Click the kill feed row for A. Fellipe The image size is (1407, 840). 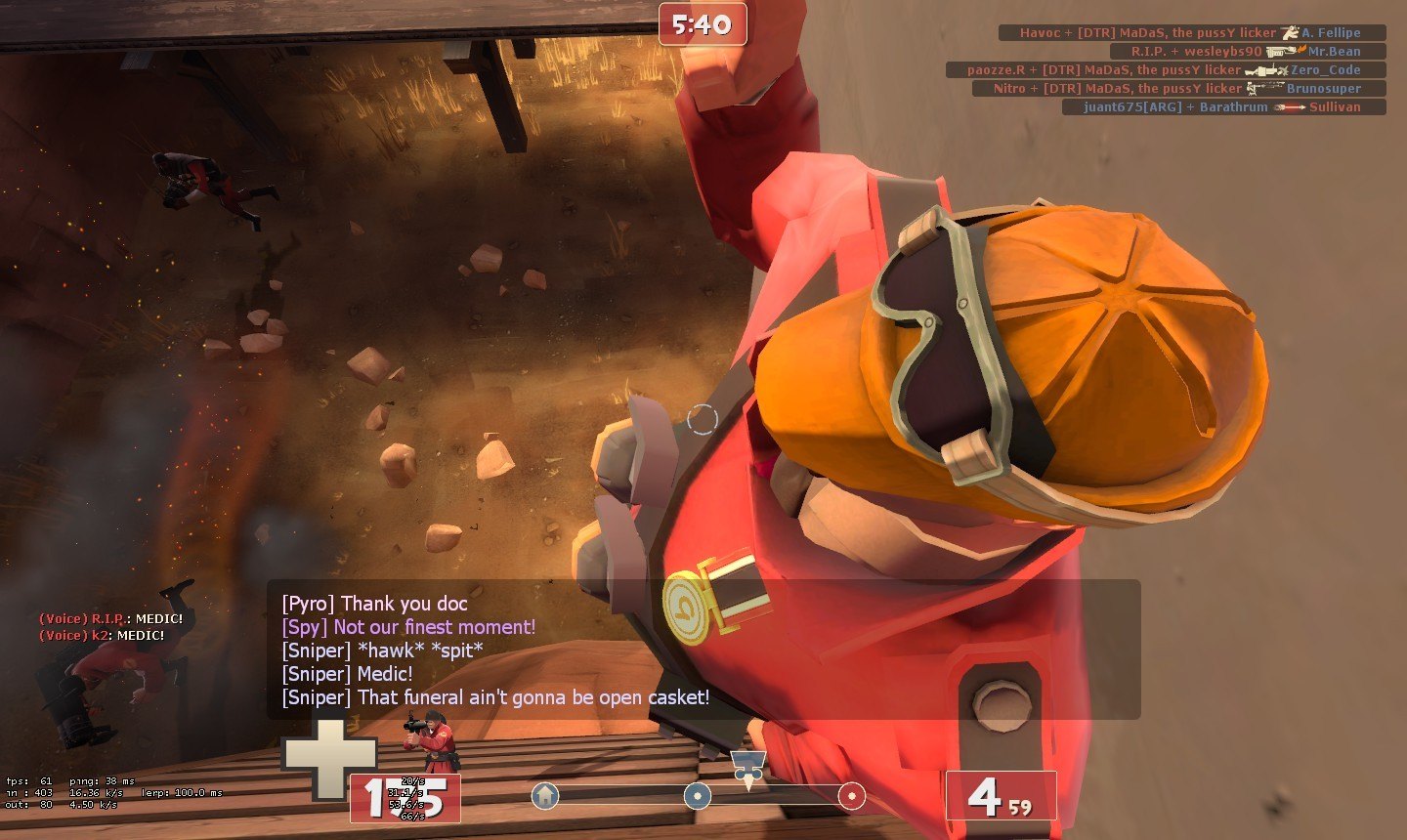1192,33
